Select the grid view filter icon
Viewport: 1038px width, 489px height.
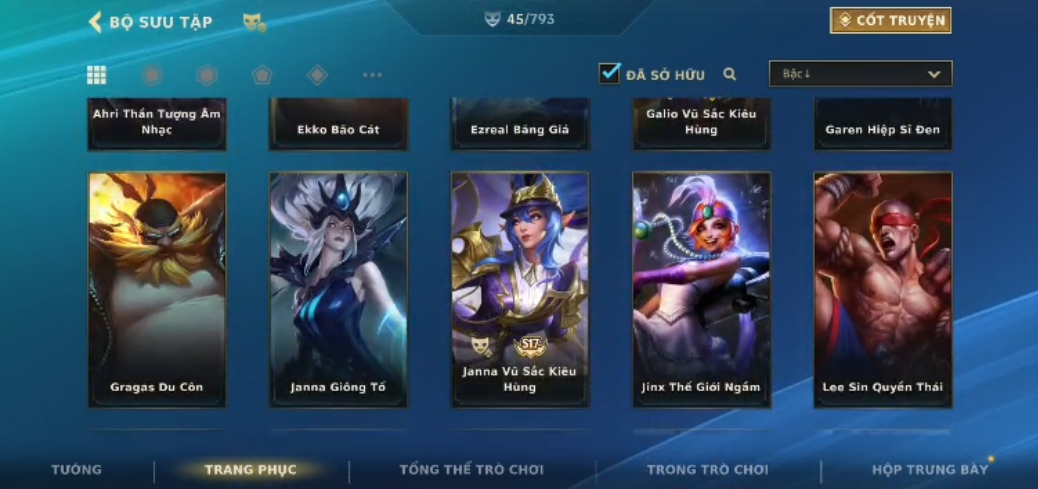click(97, 75)
